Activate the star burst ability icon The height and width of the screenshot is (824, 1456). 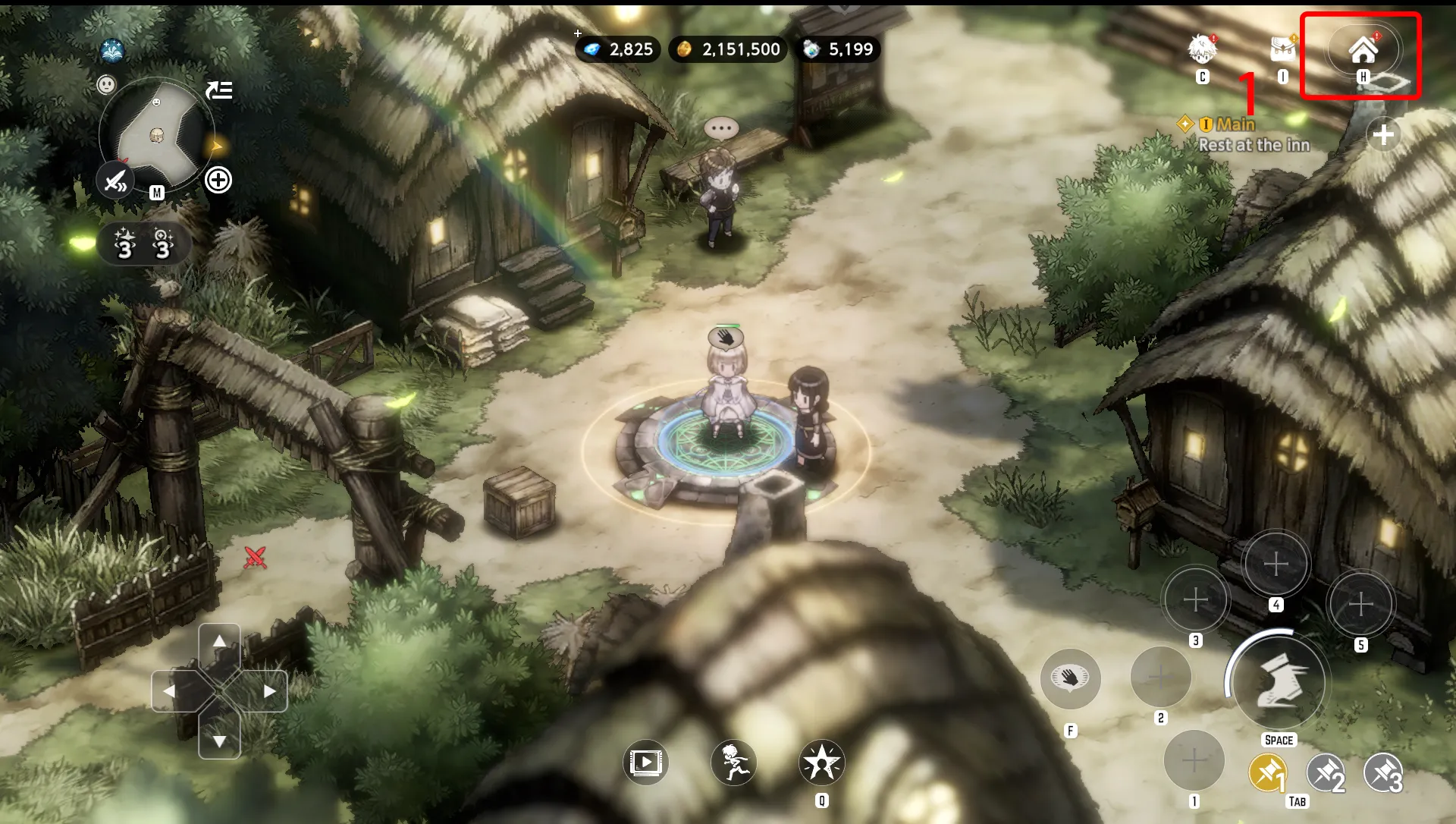click(x=821, y=762)
